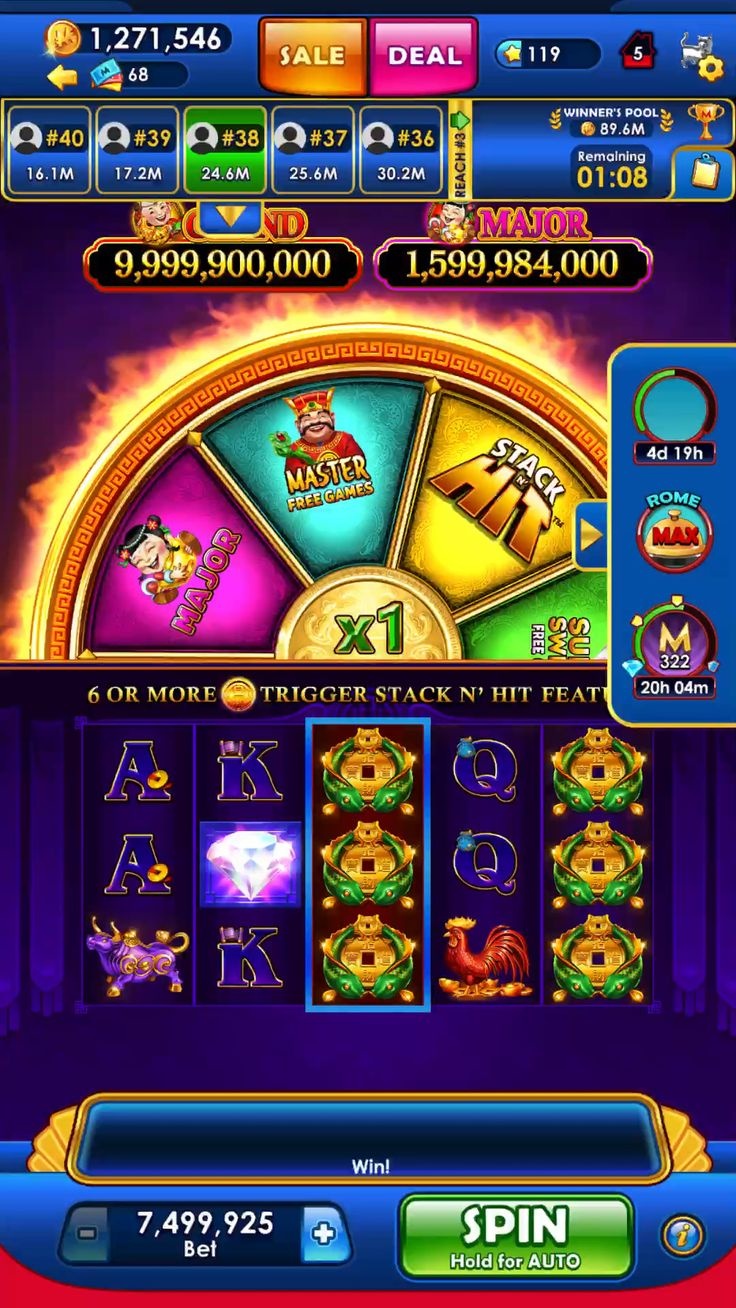The width and height of the screenshot is (736, 1308).
Task: Decrease the bet with the minus button
Action: [87, 1233]
